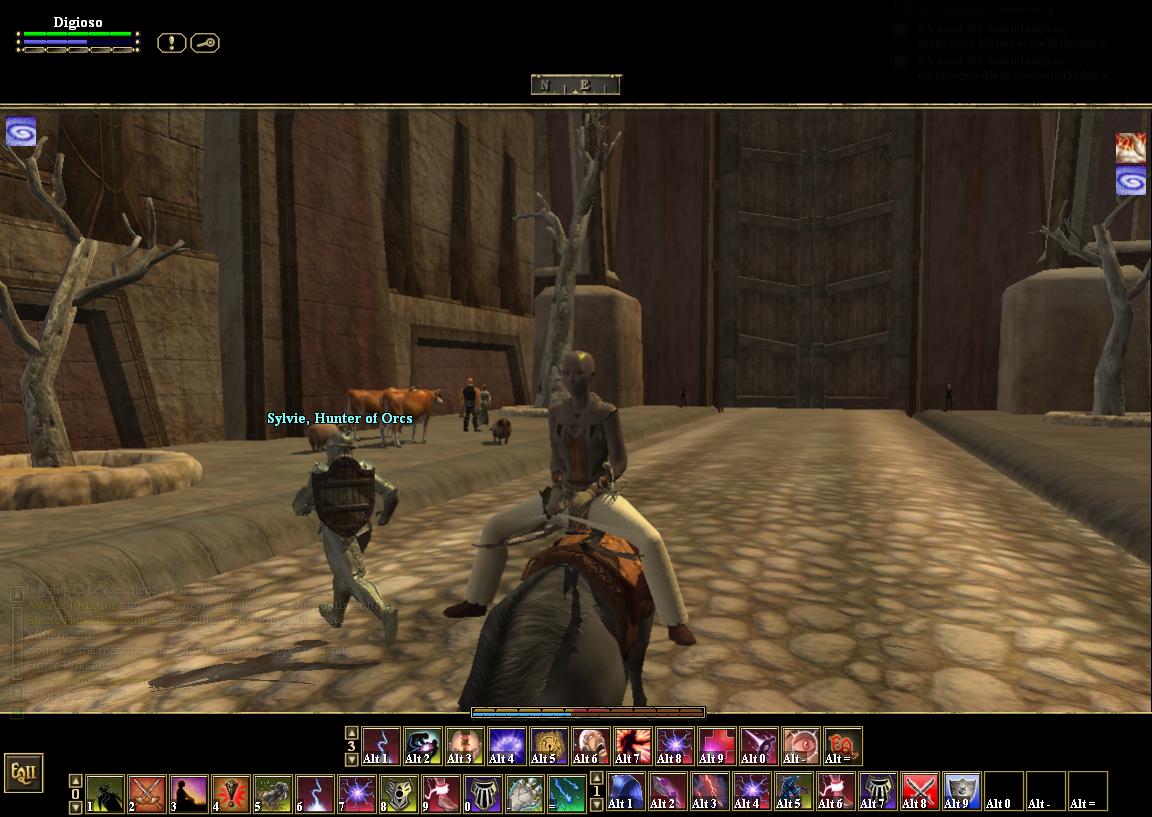The width and height of the screenshot is (1152, 817).
Task: Activate the screaming face ability on Alt 6
Action: (x=591, y=746)
